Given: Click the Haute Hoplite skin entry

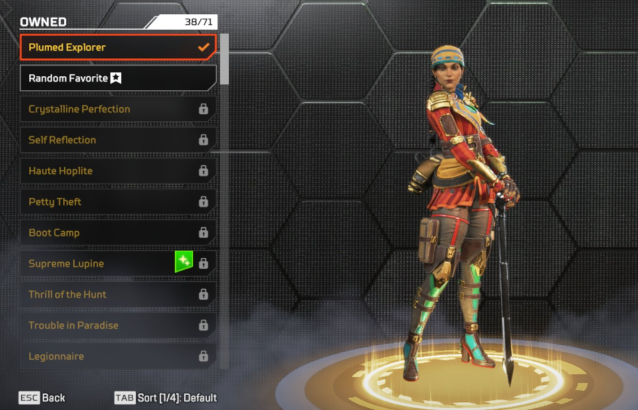Looking at the screenshot, I should pos(118,171).
